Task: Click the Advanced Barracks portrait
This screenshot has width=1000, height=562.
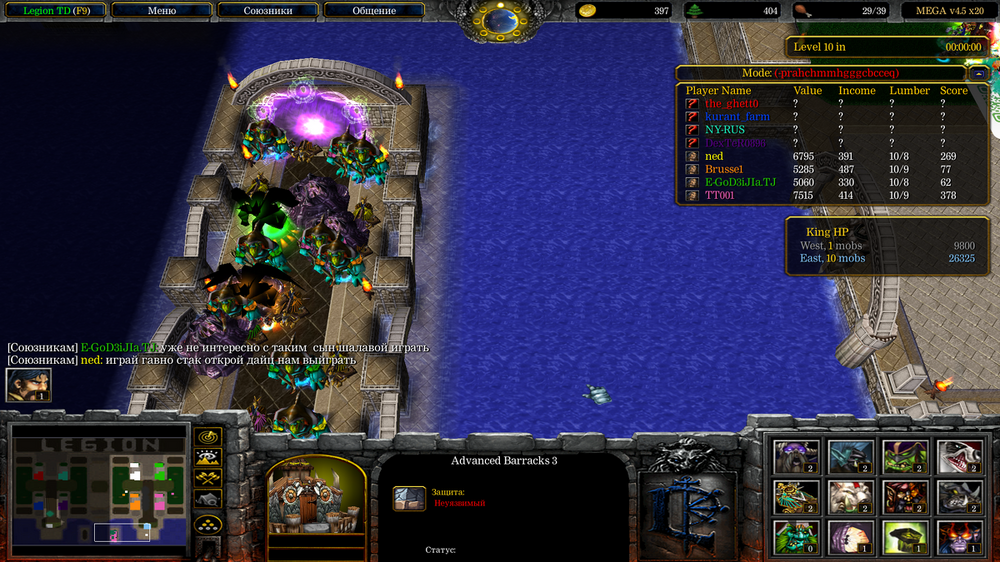Action: pos(316,497)
